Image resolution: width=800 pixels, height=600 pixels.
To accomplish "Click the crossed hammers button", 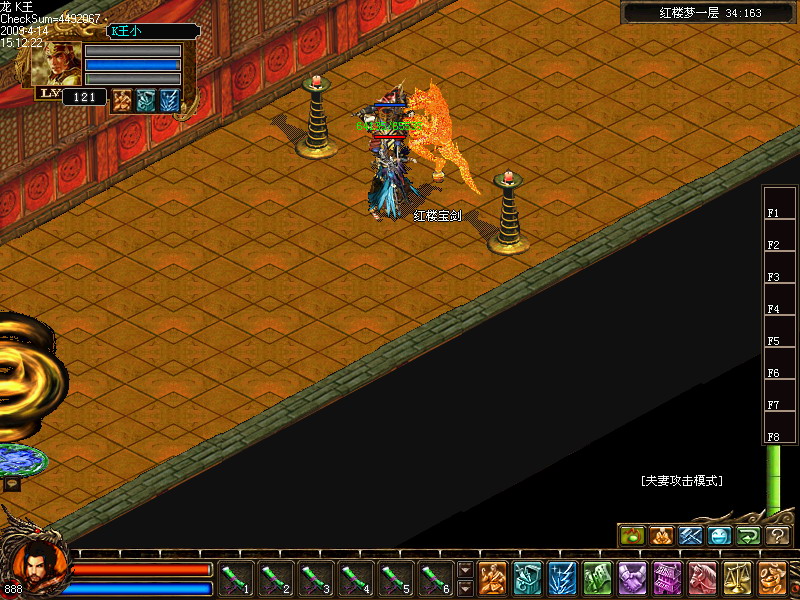I will point(690,536).
